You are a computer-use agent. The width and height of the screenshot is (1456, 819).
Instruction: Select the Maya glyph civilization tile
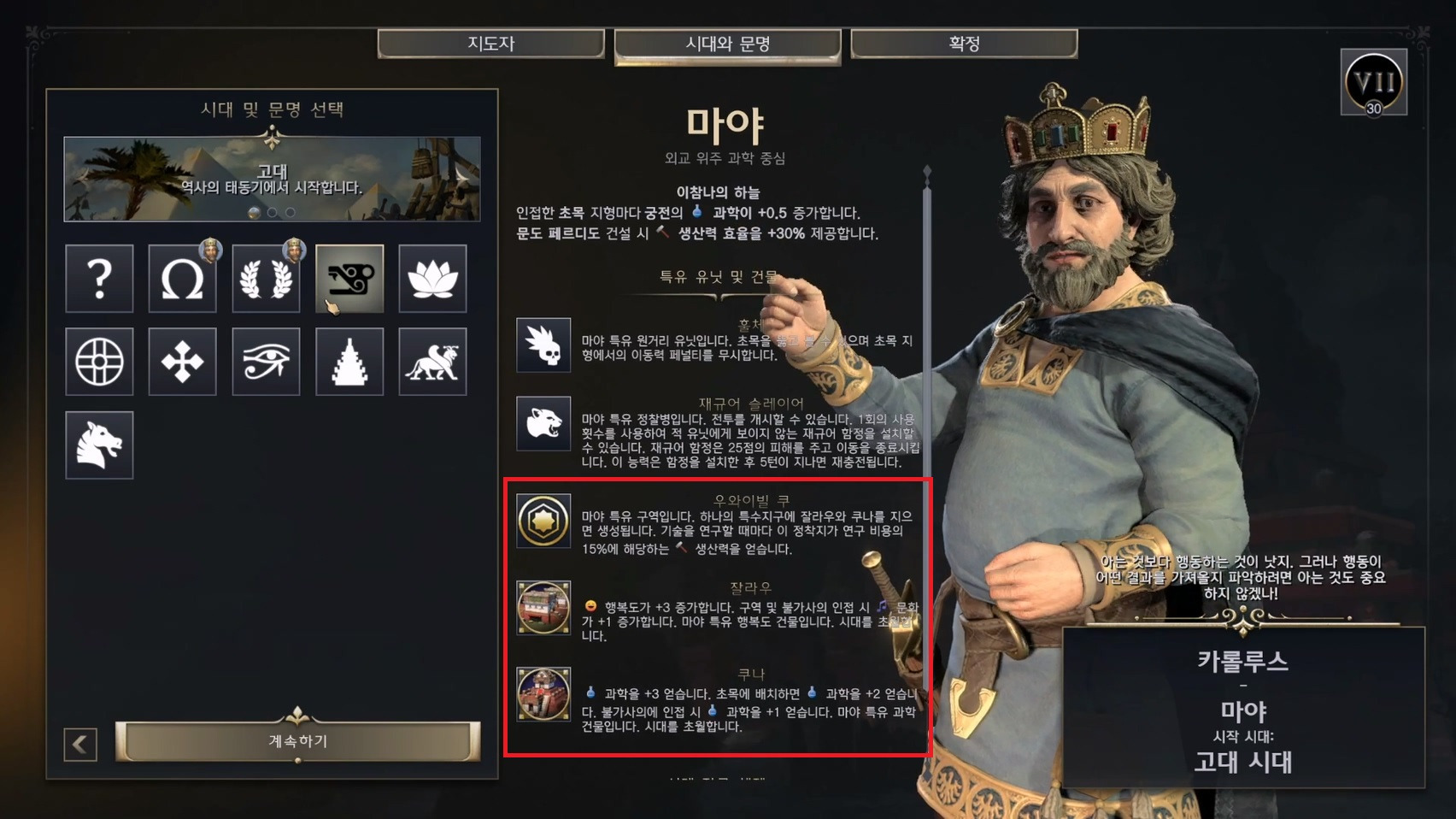click(x=349, y=278)
